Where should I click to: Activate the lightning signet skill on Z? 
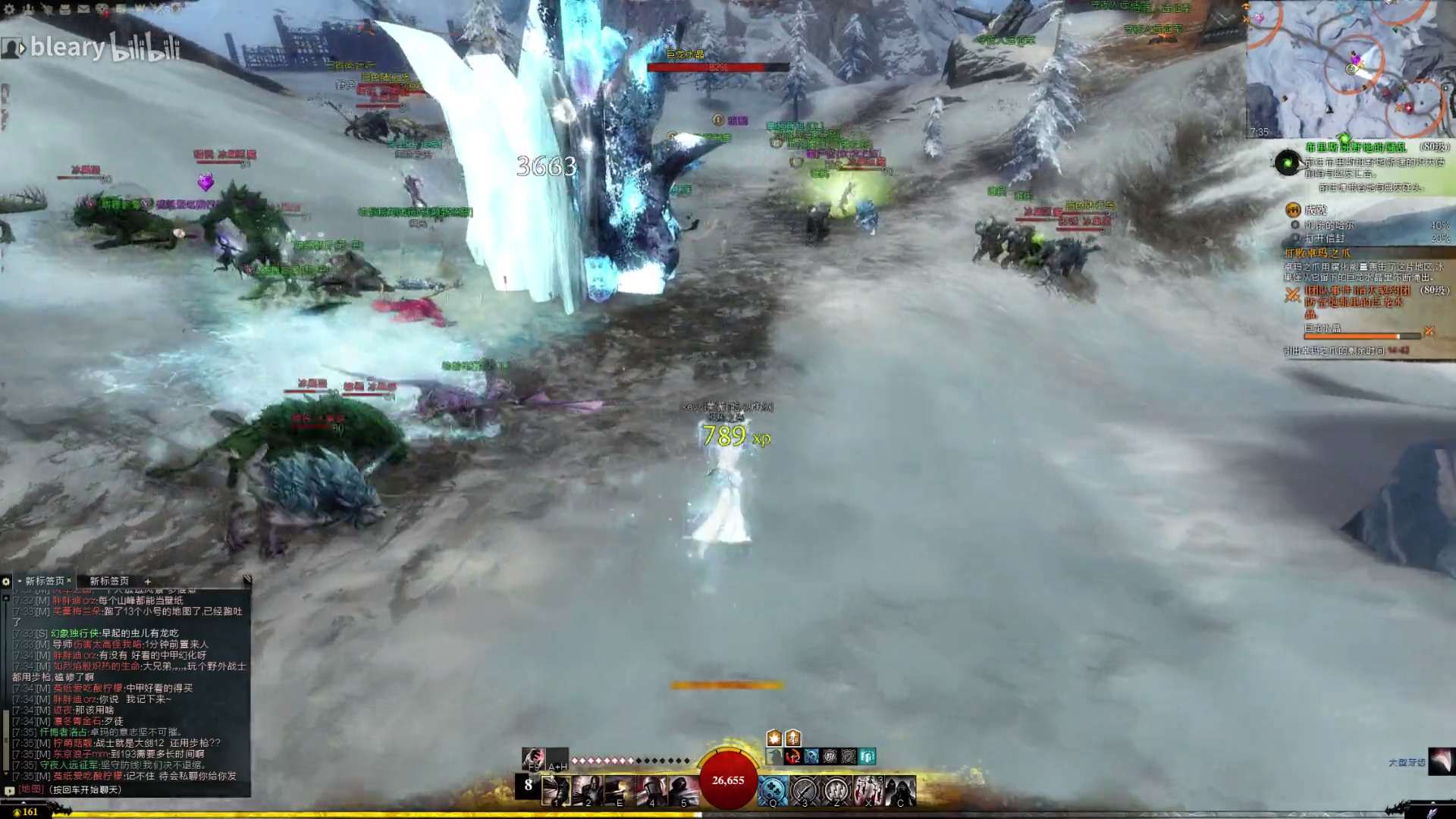coord(836,791)
